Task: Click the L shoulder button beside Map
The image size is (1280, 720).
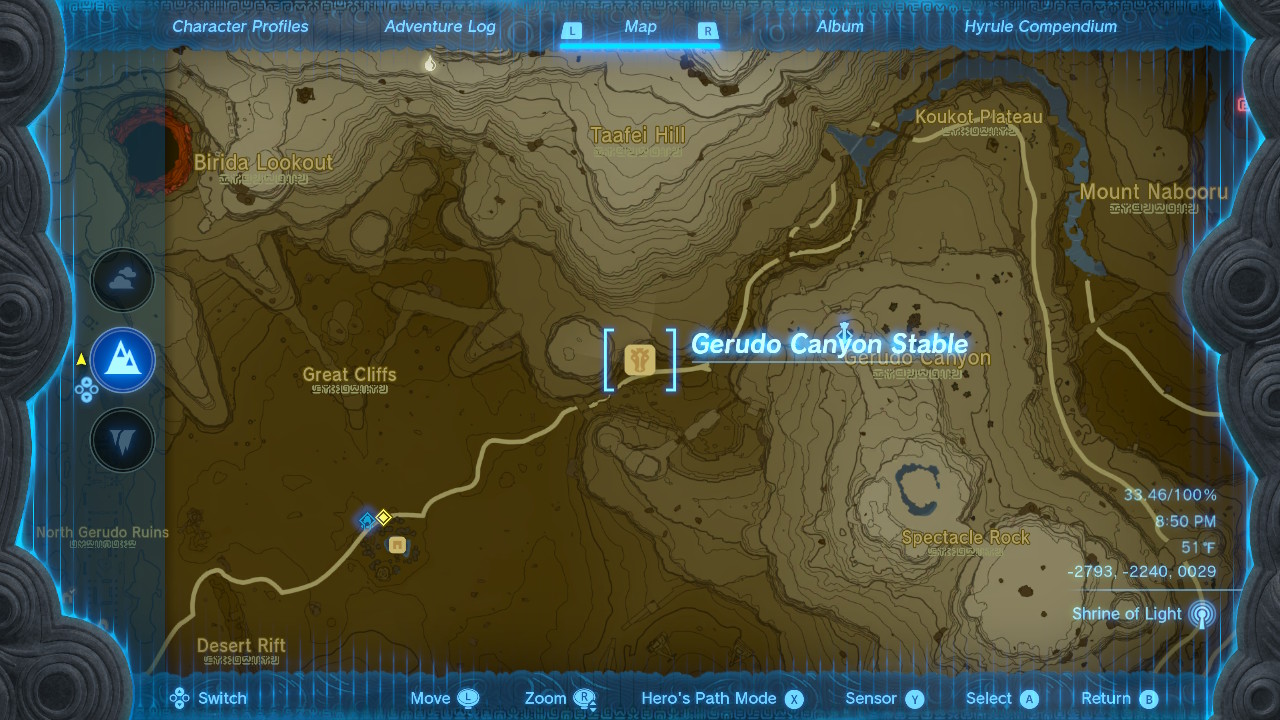Action: (572, 31)
